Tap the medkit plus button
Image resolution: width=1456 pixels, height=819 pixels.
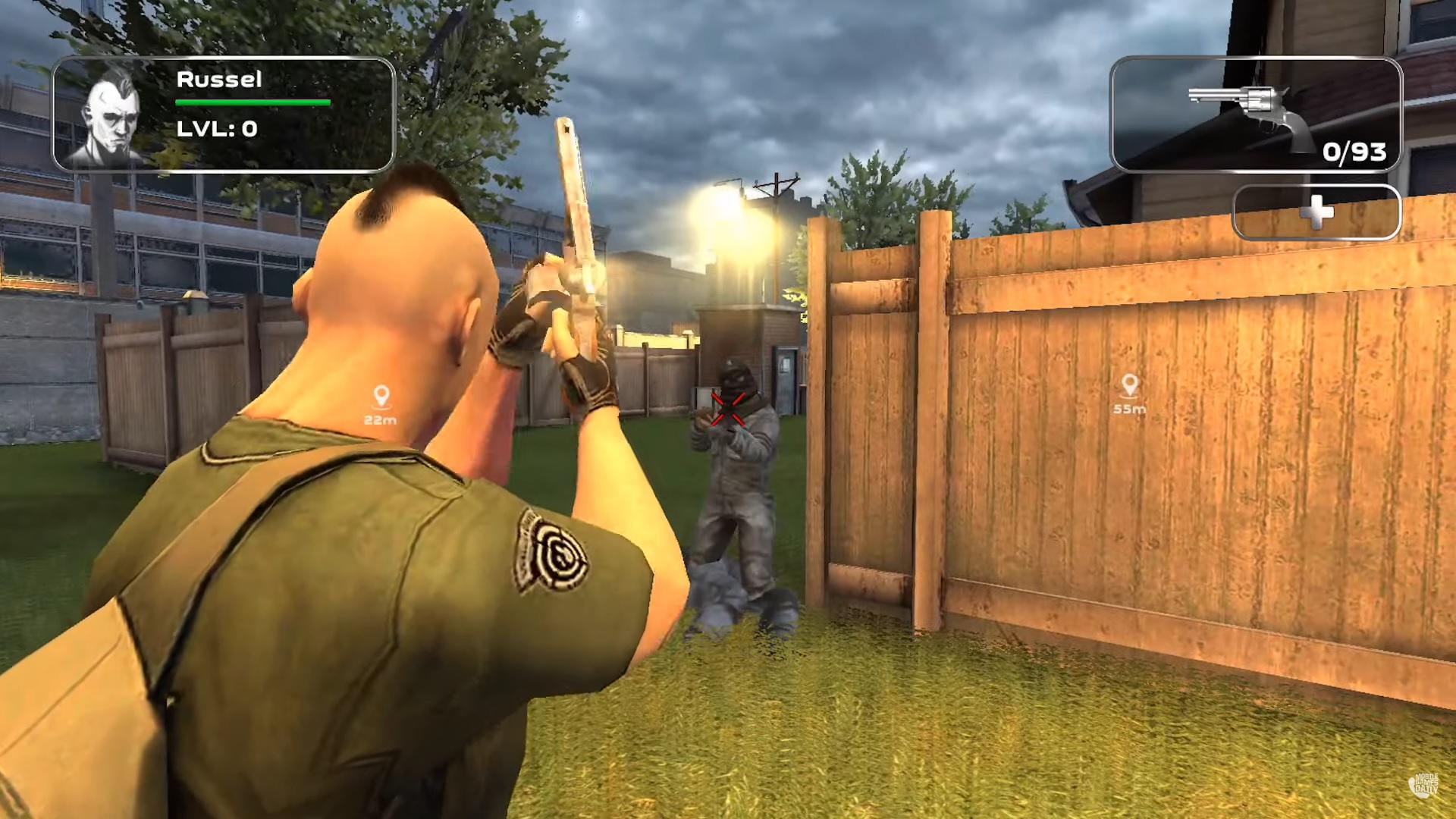(1316, 215)
